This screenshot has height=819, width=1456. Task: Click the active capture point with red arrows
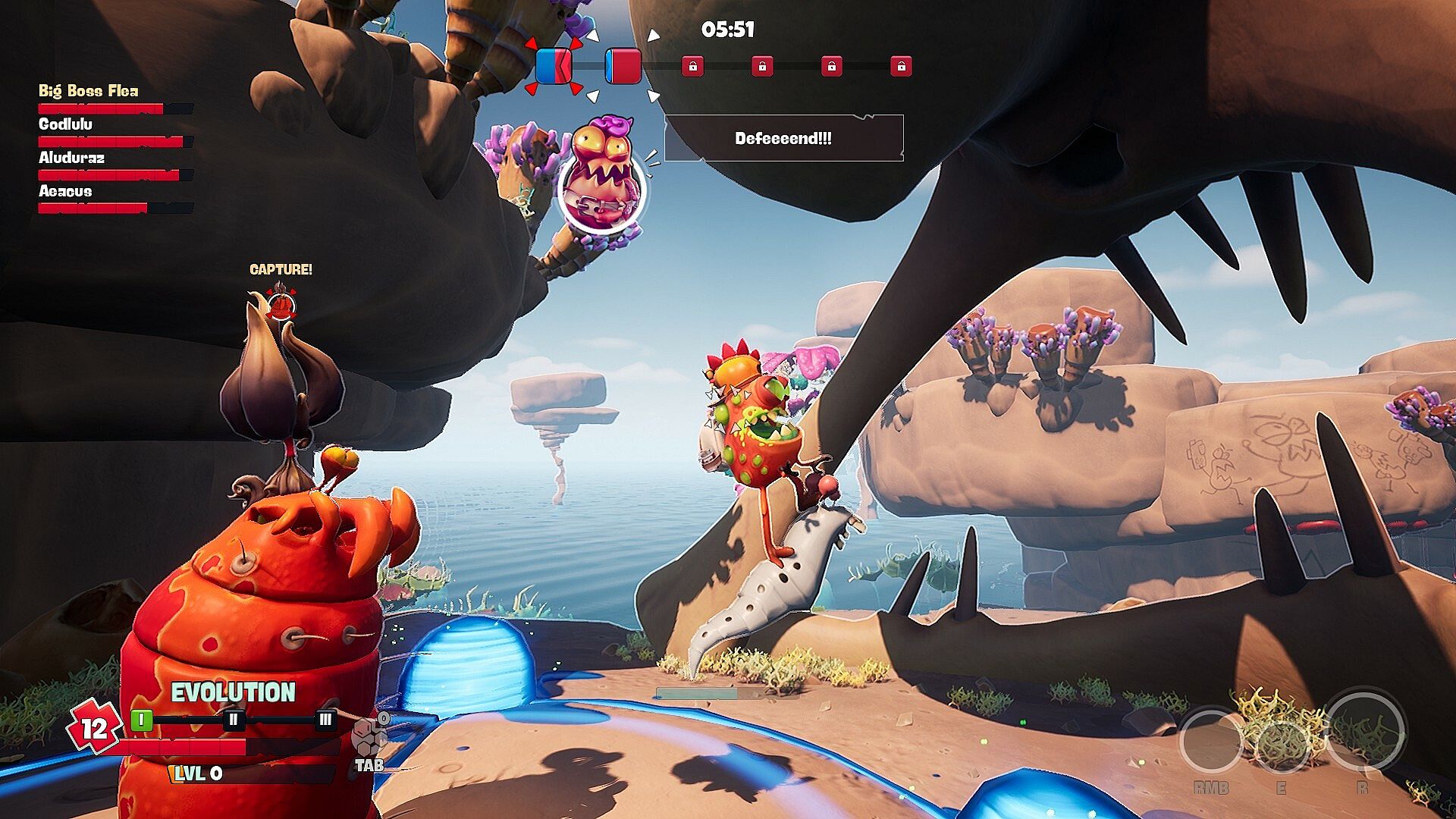[554, 66]
